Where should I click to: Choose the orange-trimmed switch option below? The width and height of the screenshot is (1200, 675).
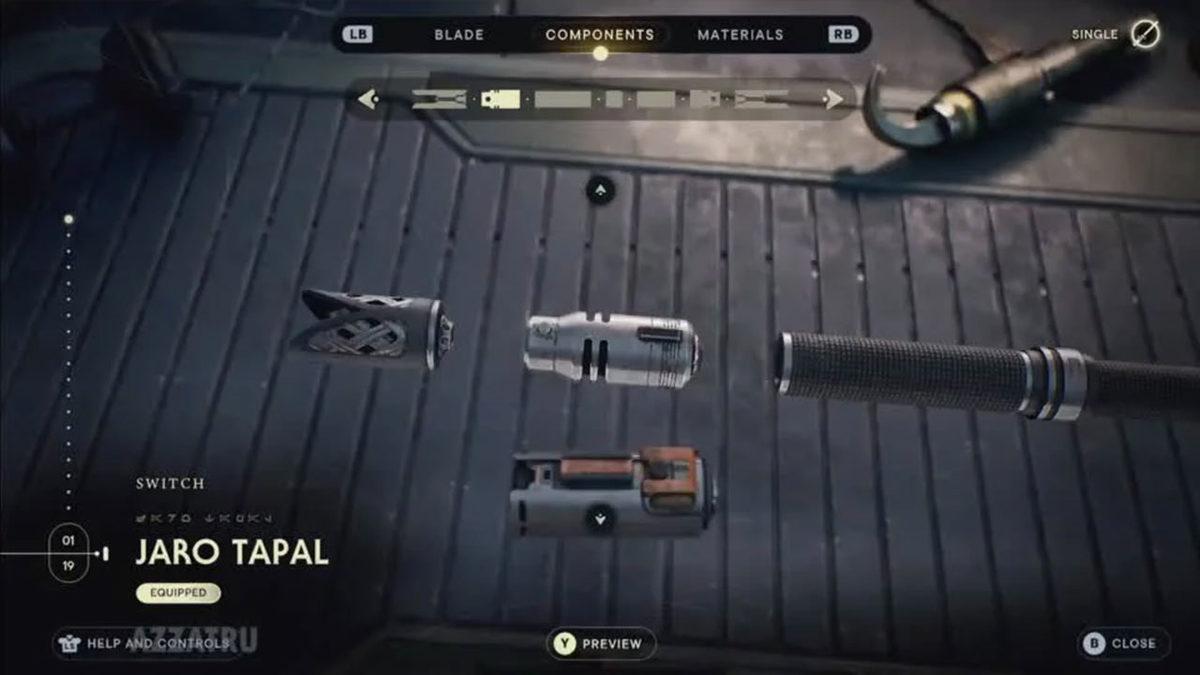click(610, 490)
